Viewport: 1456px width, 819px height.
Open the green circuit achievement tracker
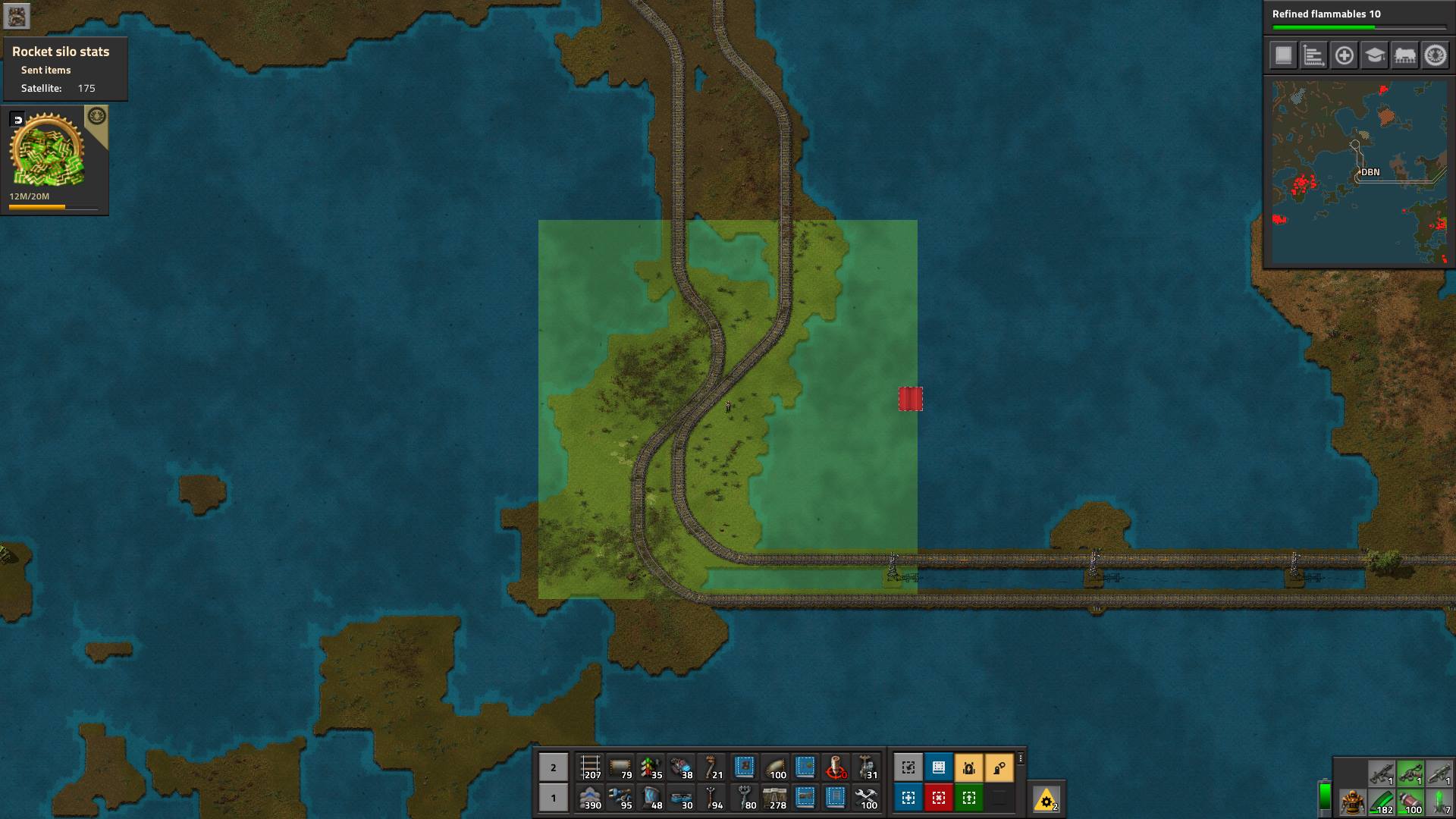click(x=47, y=152)
